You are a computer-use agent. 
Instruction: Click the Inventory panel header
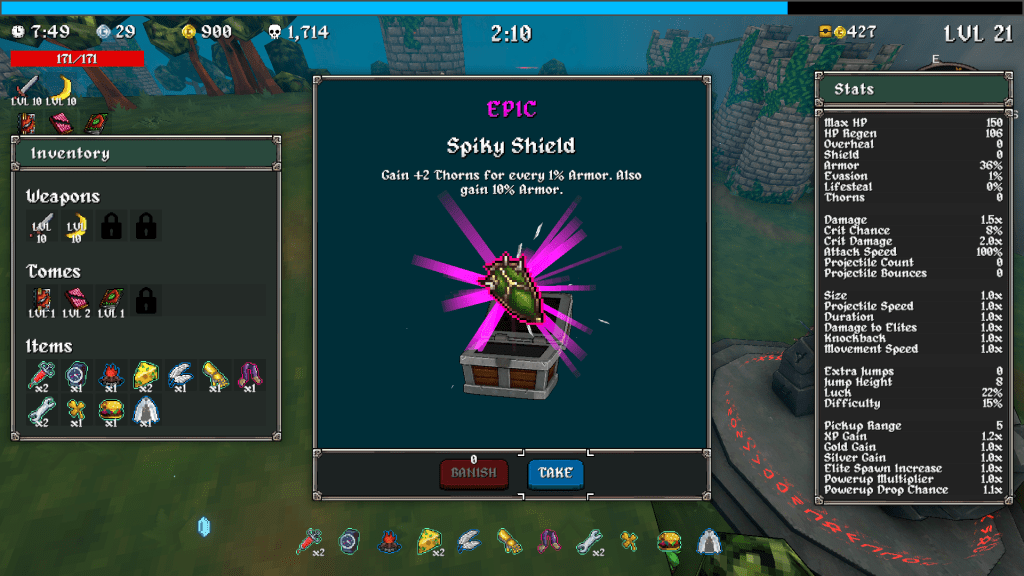(144, 153)
